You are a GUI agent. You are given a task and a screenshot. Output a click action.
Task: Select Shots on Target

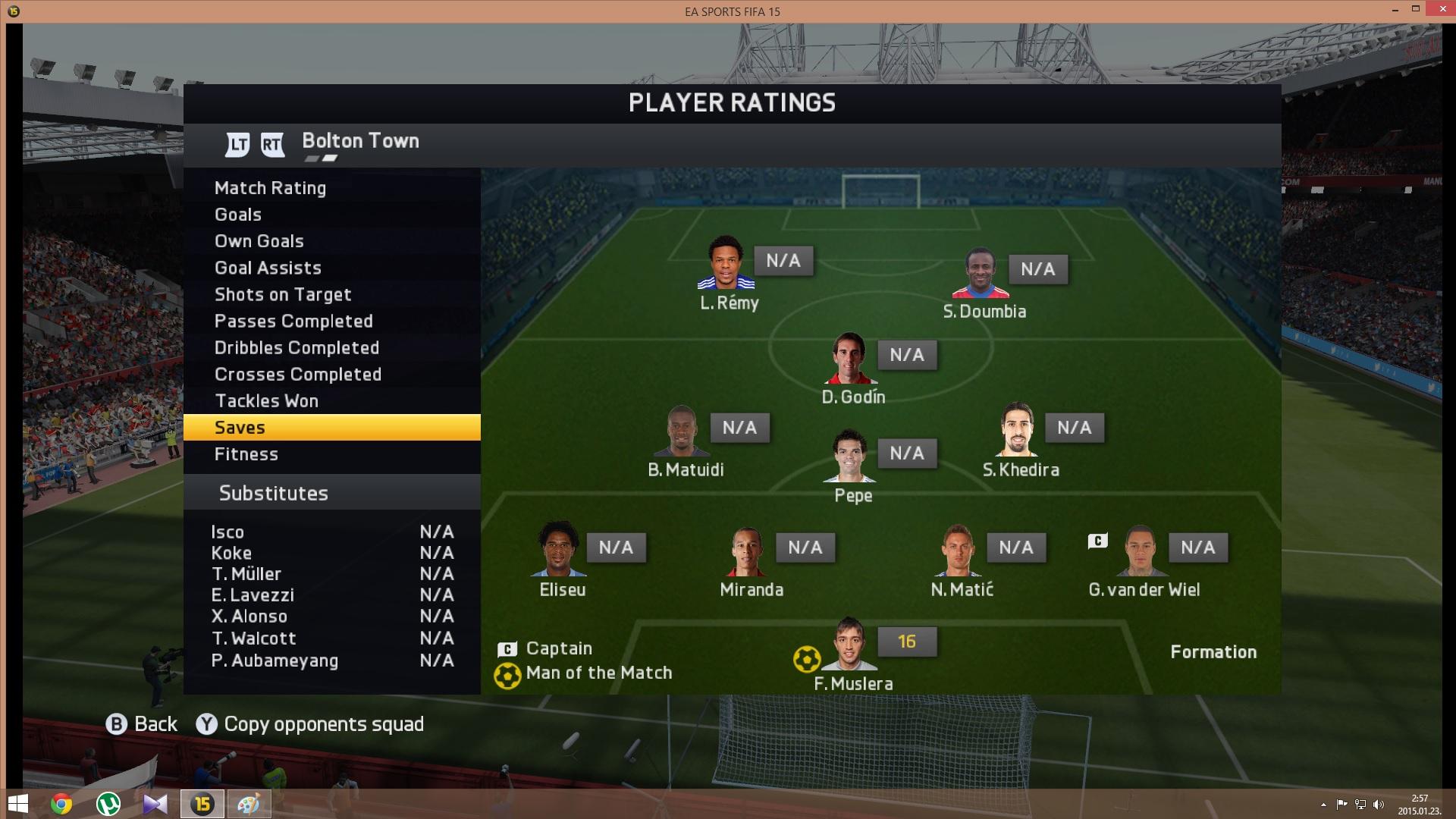click(x=283, y=294)
